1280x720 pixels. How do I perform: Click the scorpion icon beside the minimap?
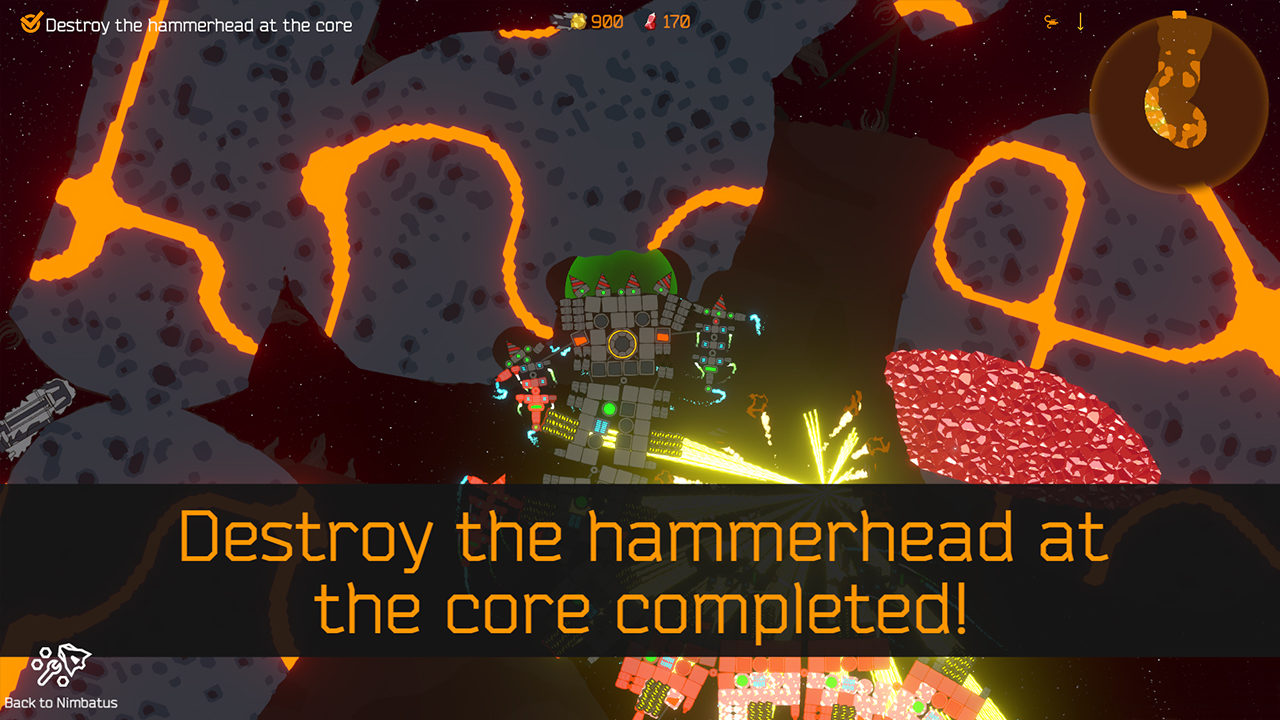1051,21
